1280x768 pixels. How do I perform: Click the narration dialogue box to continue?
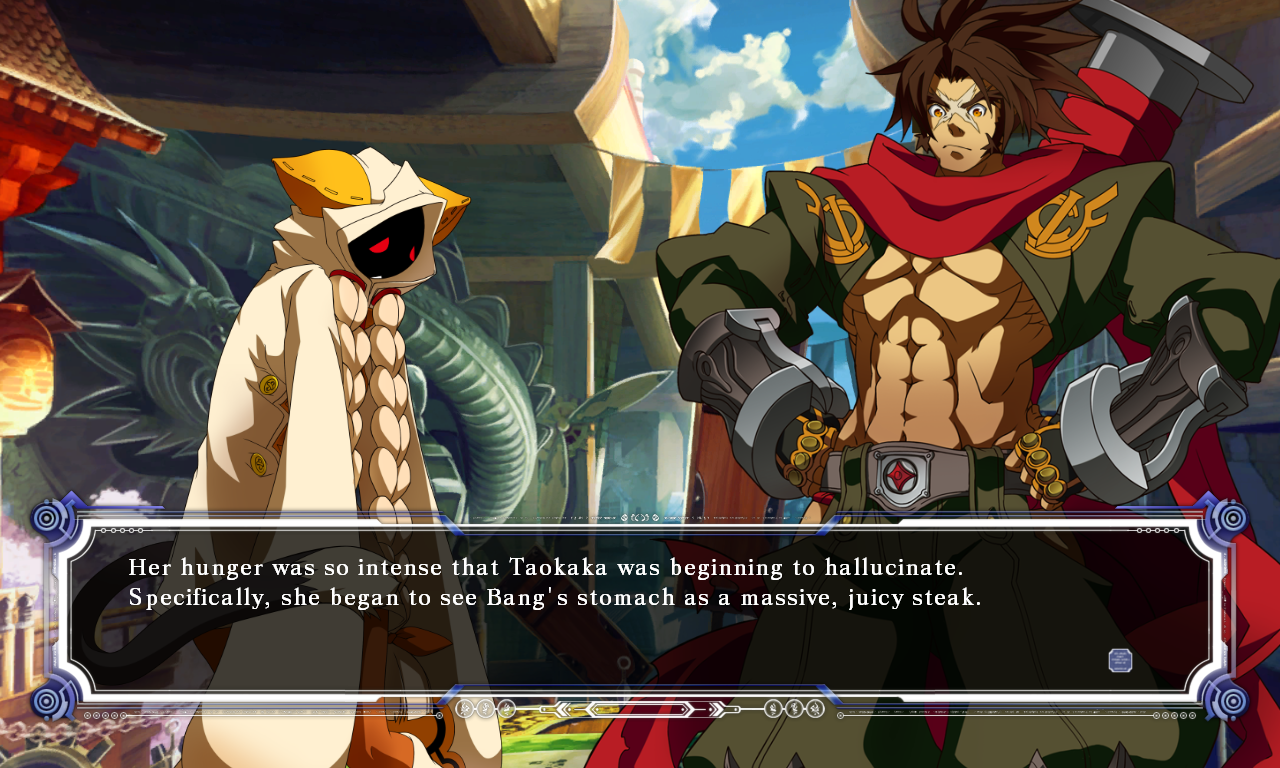(x=640, y=610)
